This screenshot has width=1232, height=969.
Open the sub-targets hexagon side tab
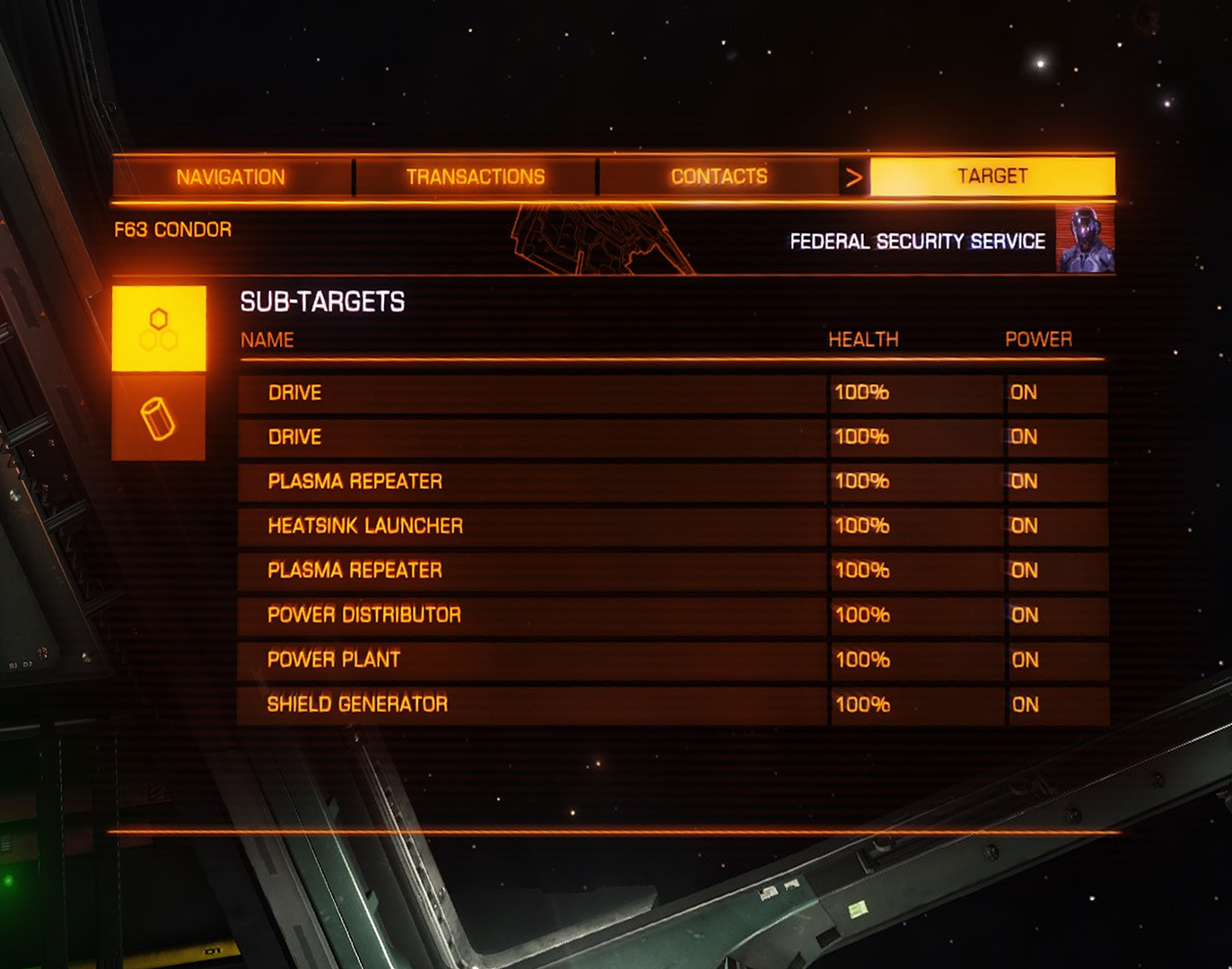tap(159, 328)
